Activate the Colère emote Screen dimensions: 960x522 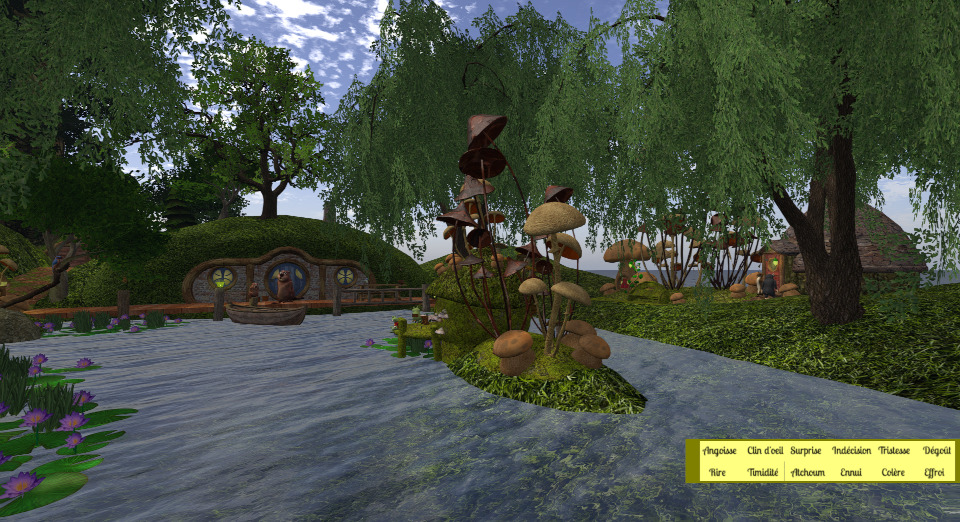click(893, 472)
